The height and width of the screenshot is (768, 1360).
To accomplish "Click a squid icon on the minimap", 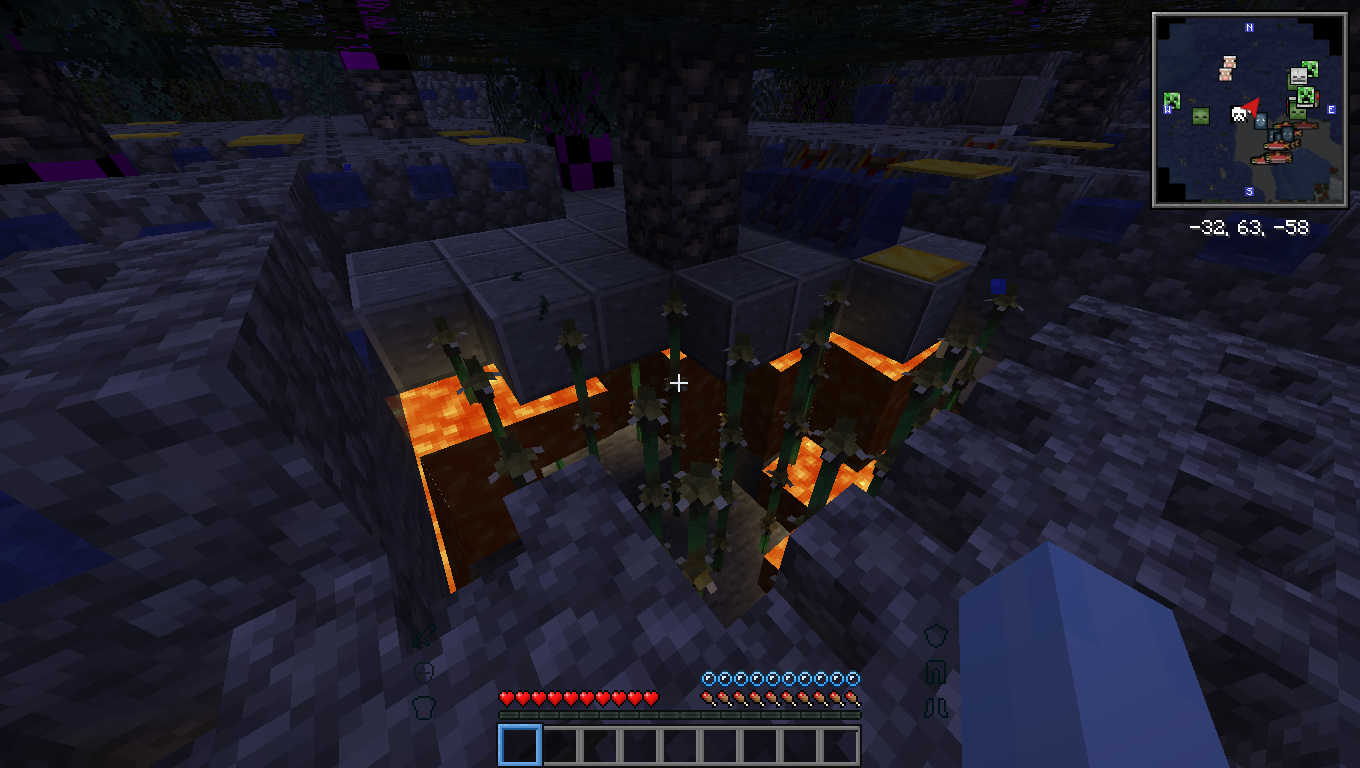I will point(1261,122).
